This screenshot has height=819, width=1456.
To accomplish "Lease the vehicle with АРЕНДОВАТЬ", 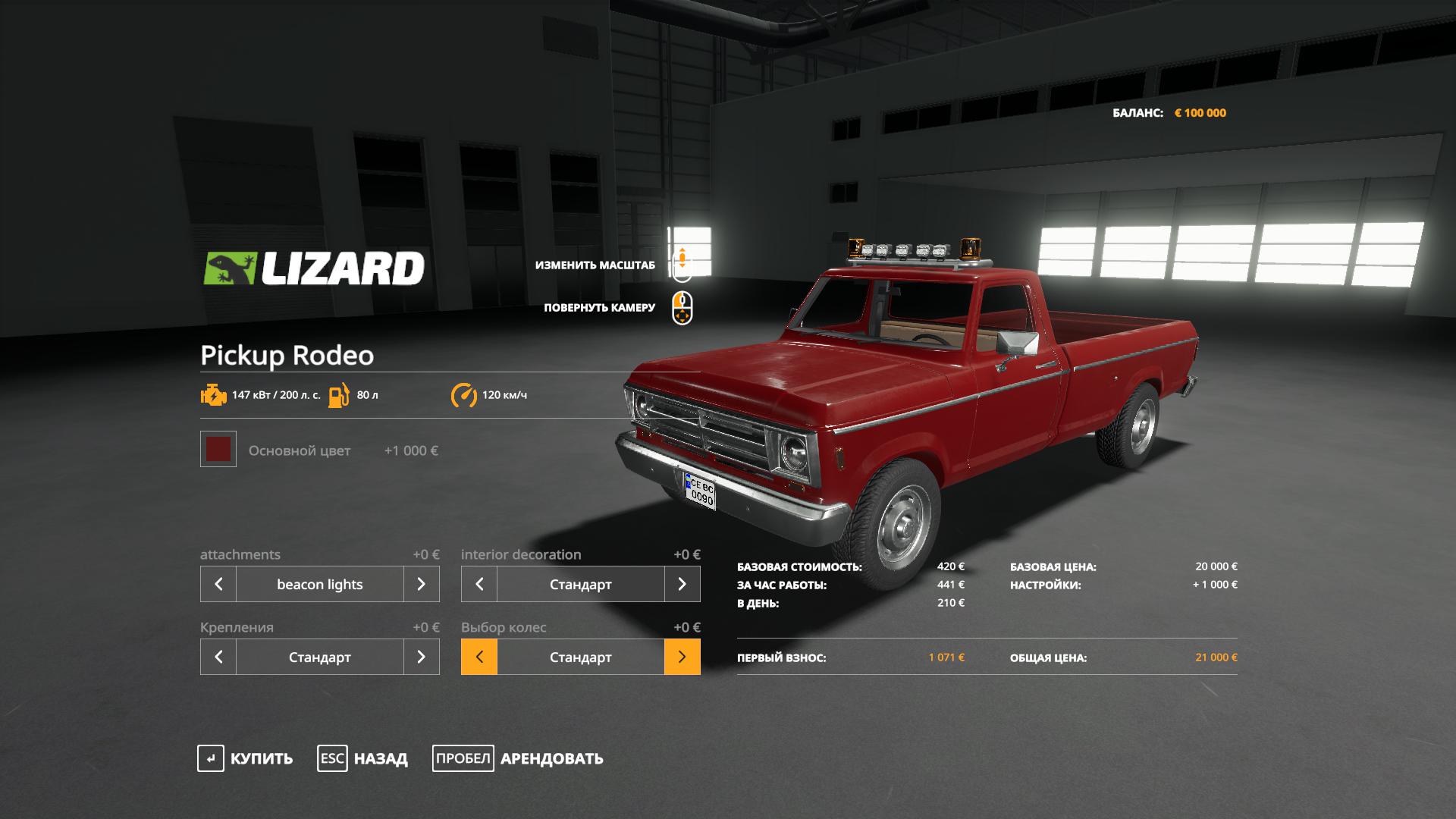I will 519,758.
